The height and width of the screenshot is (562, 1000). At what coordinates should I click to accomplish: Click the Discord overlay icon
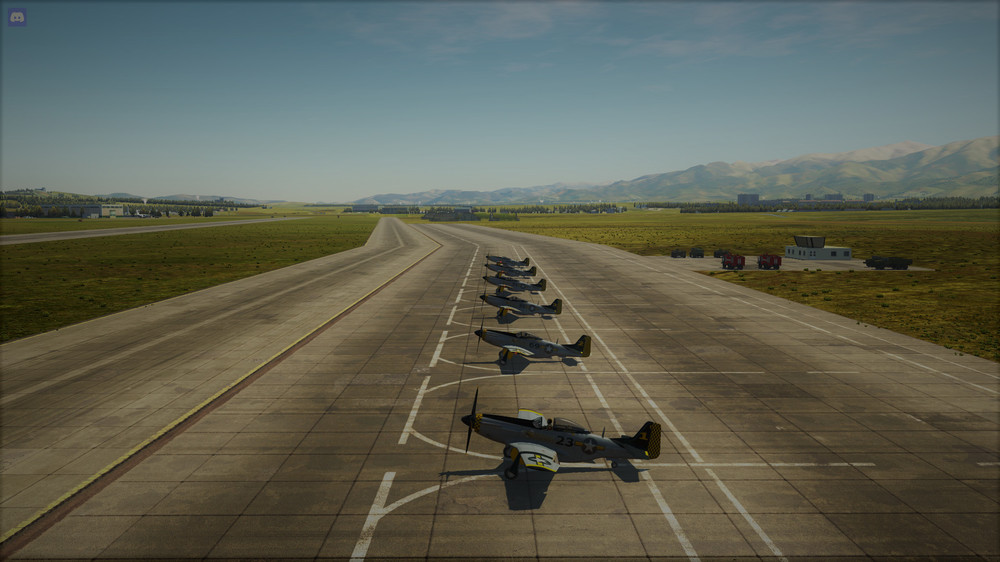(17, 16)
